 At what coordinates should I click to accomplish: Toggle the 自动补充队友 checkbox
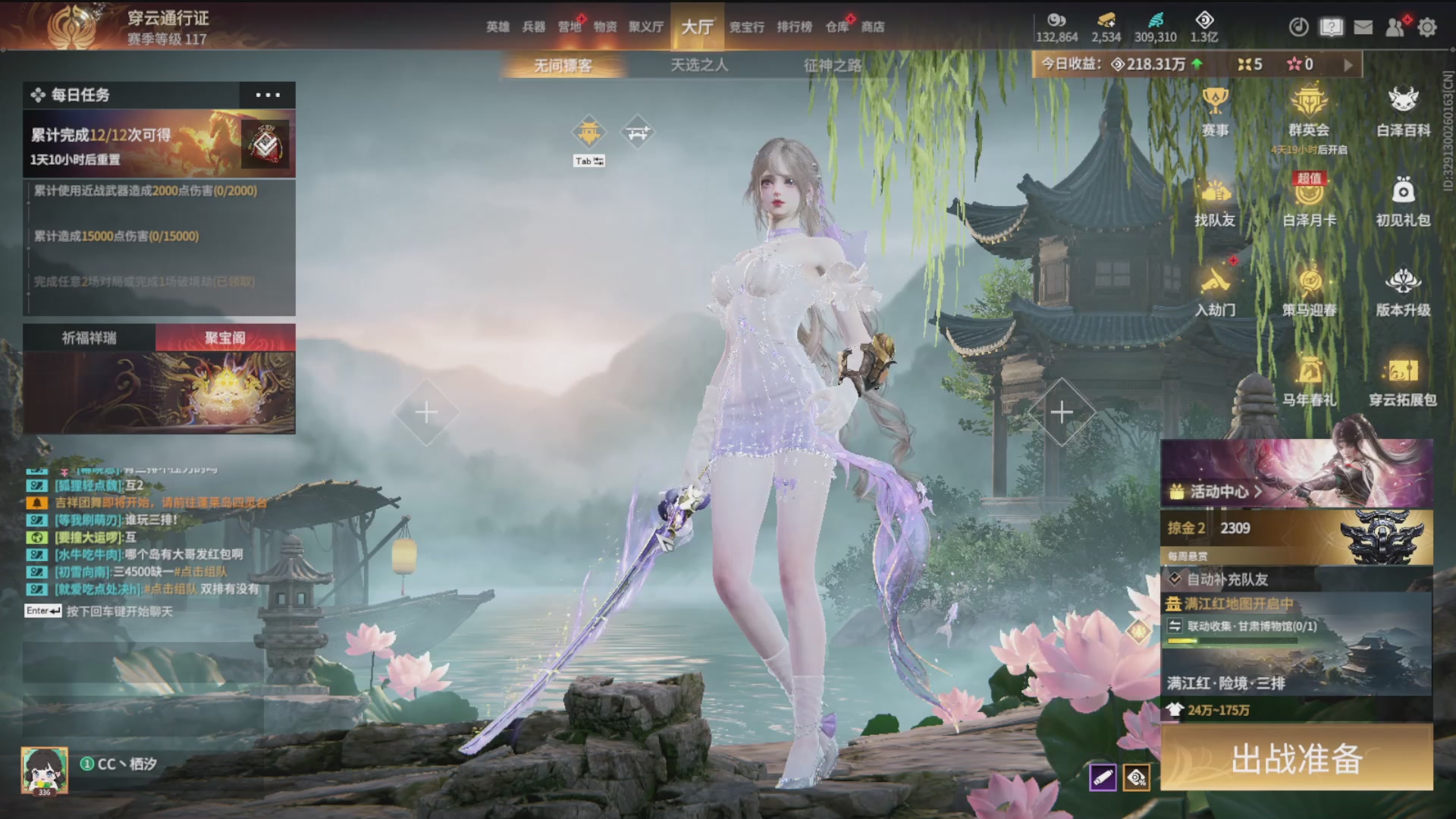tap(1175, 579)
